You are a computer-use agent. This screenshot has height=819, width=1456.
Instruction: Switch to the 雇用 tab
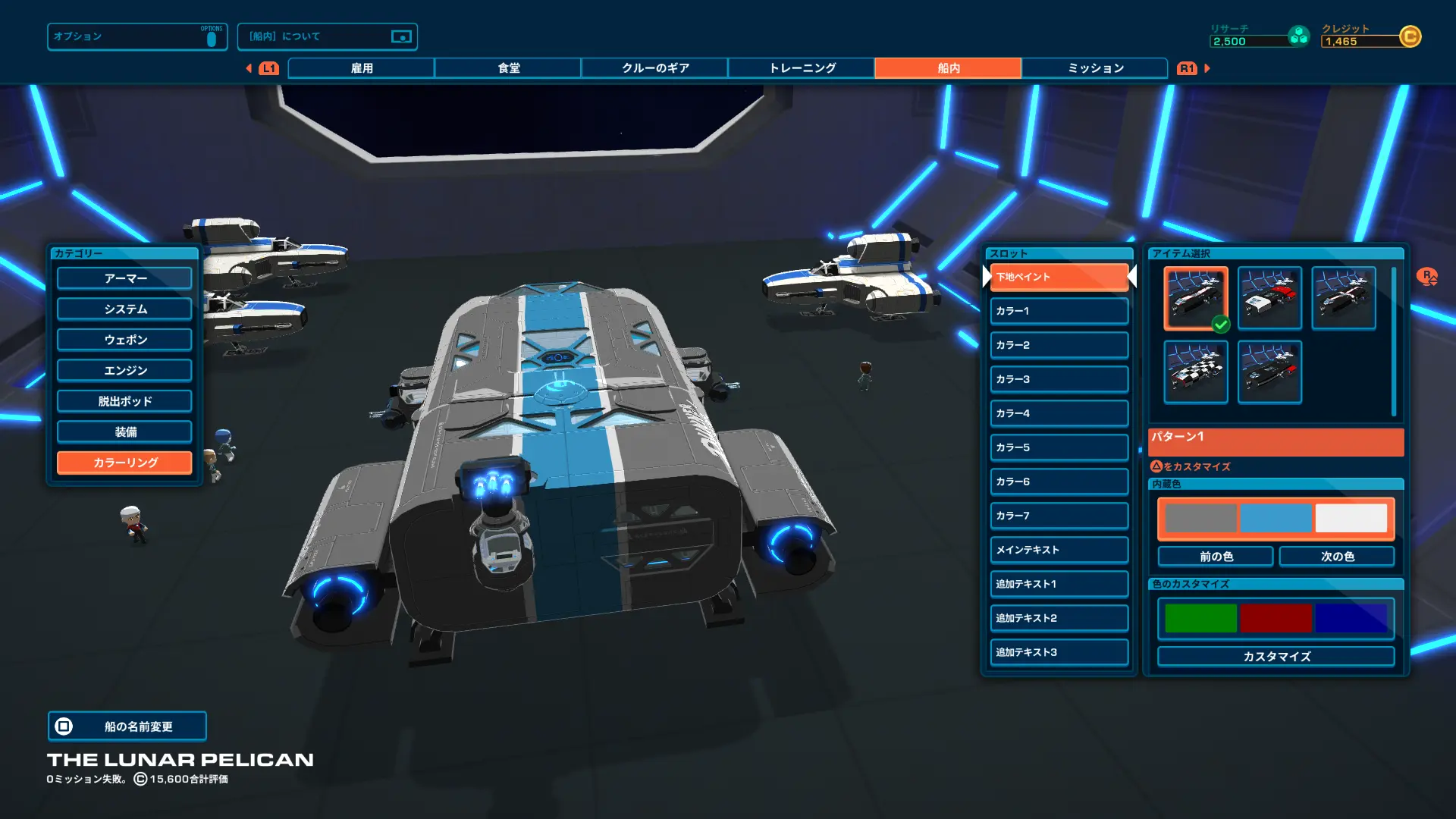(x=360, y=67)
